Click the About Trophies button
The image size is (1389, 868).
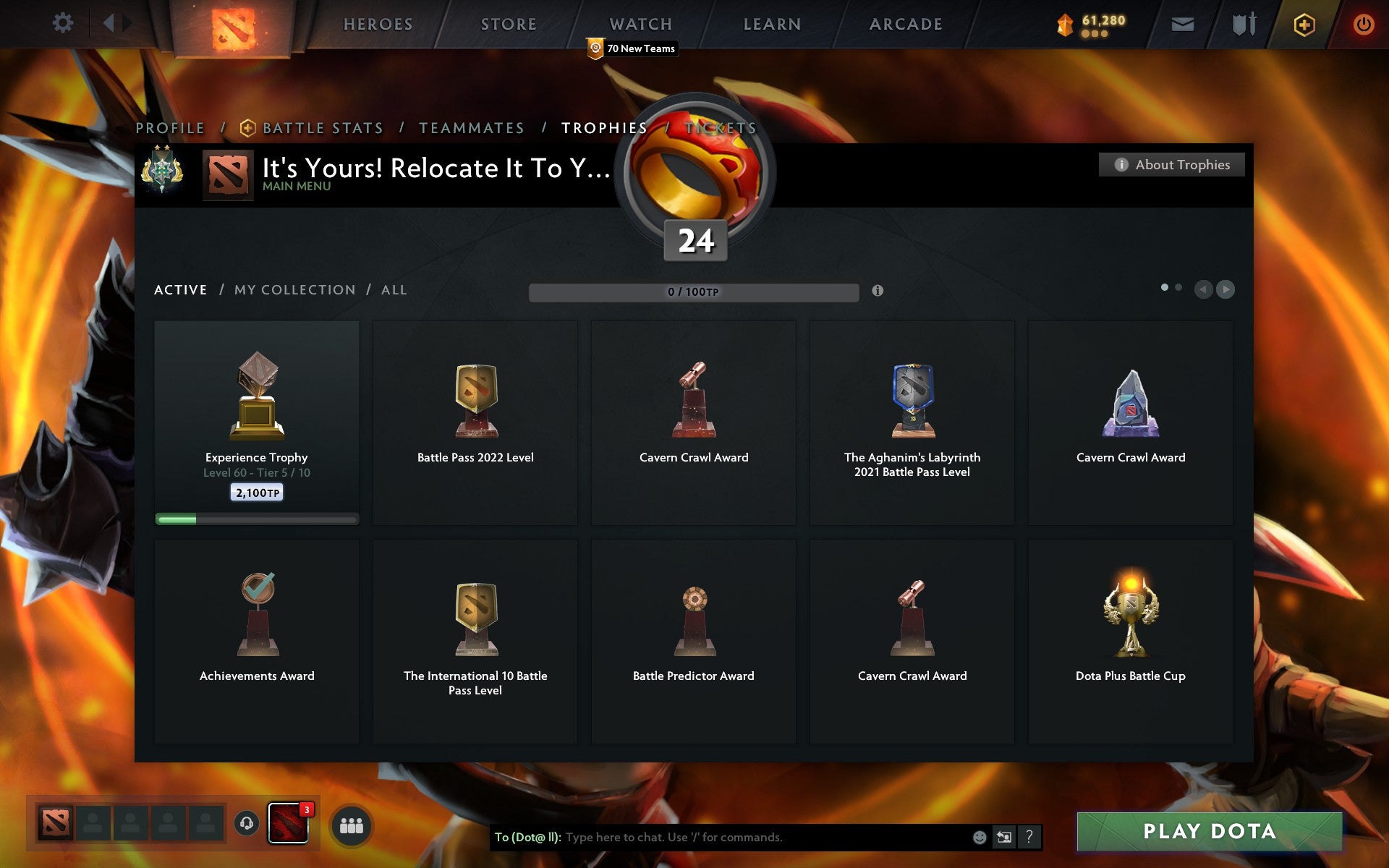(1171, 164)
